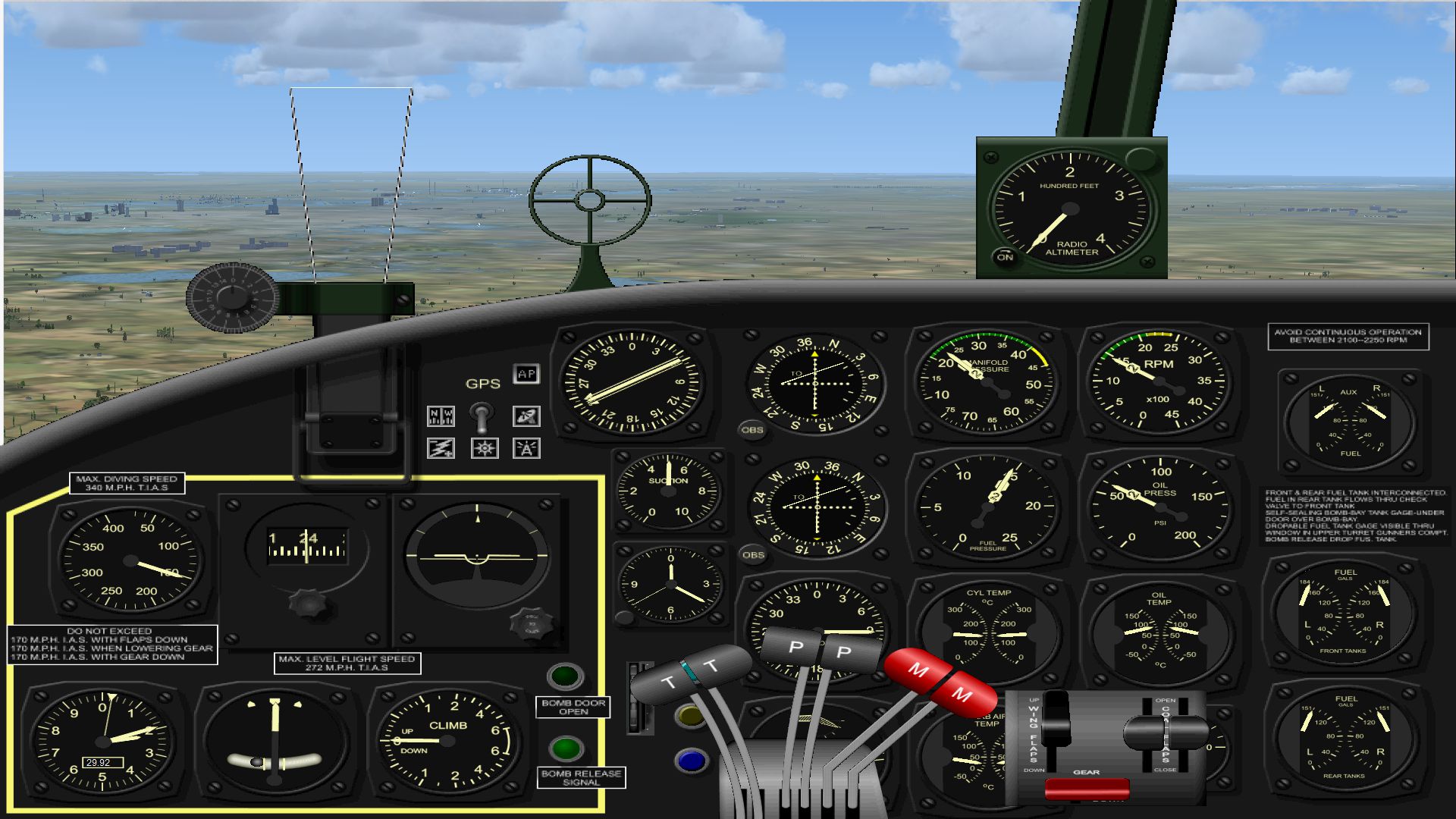Open the lightning bolt electrical panel icon
This screenshot has height=819, width=1456.
[x=441, y=448]
